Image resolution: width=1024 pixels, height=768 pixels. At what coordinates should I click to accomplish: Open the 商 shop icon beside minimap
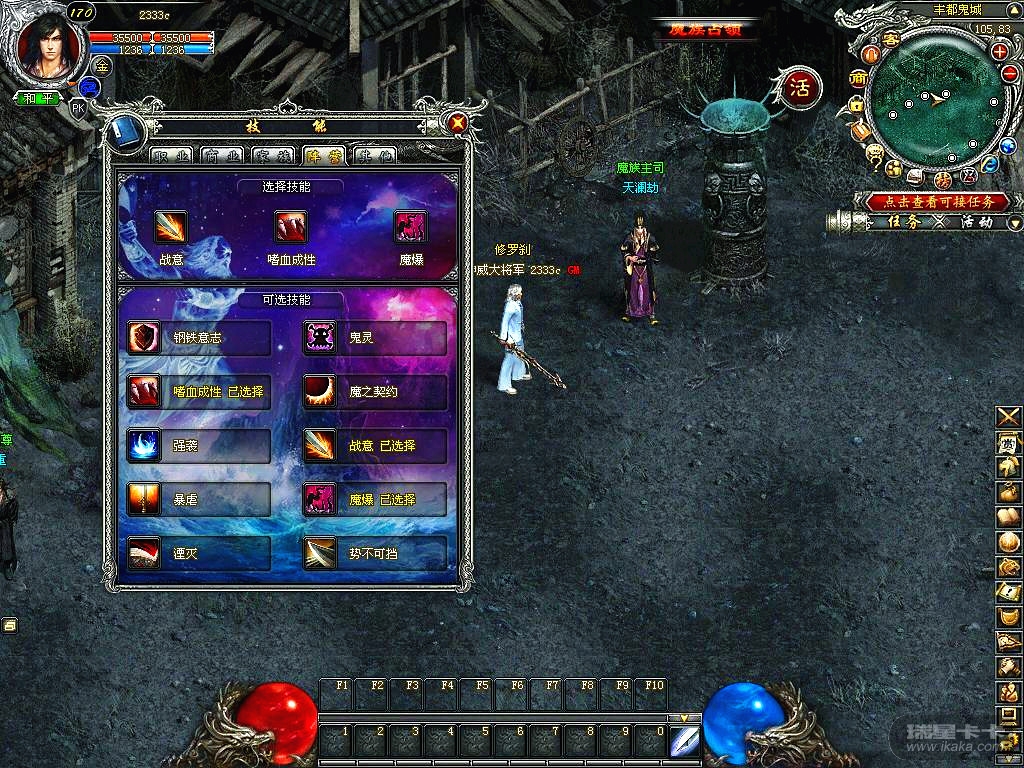pos(857,79)
